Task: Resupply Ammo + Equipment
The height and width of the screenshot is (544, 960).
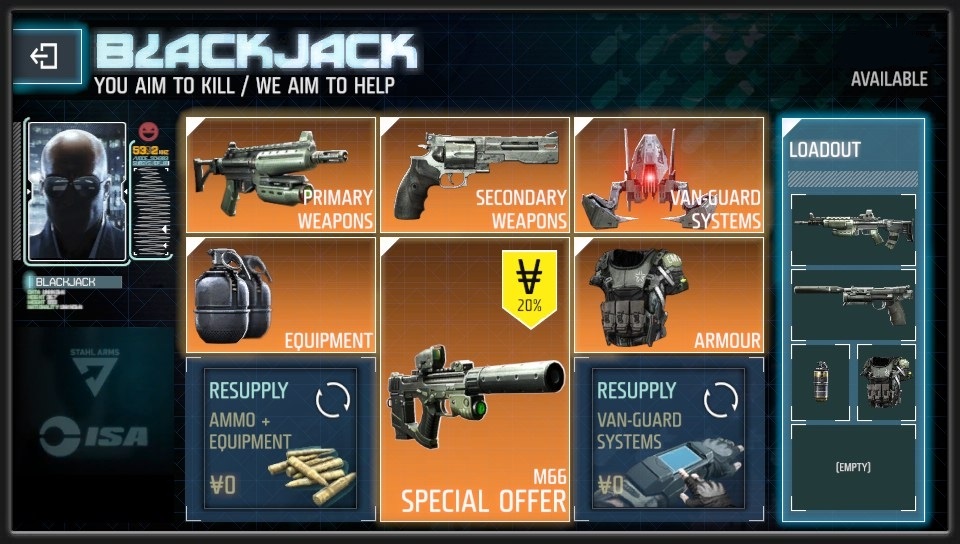Action: click(x=281, y=438)
